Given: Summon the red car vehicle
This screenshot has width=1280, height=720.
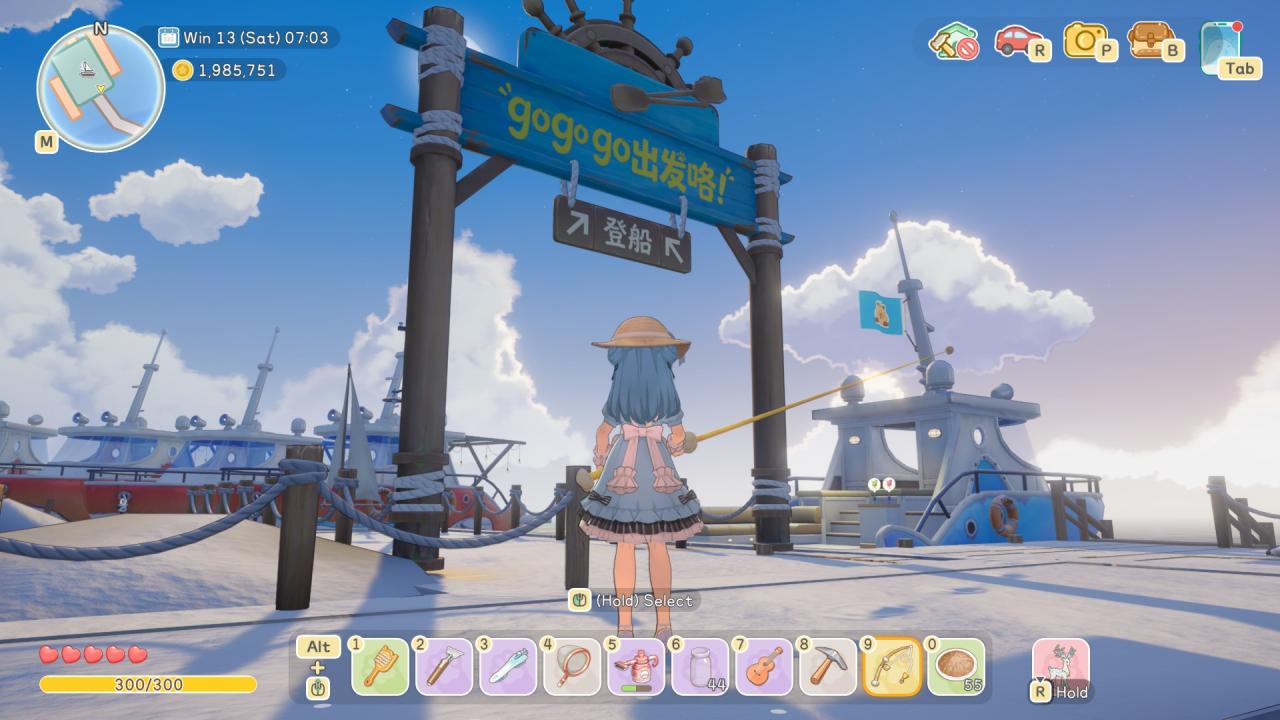Looking at the screenshot, I should tap(1018, 41).
